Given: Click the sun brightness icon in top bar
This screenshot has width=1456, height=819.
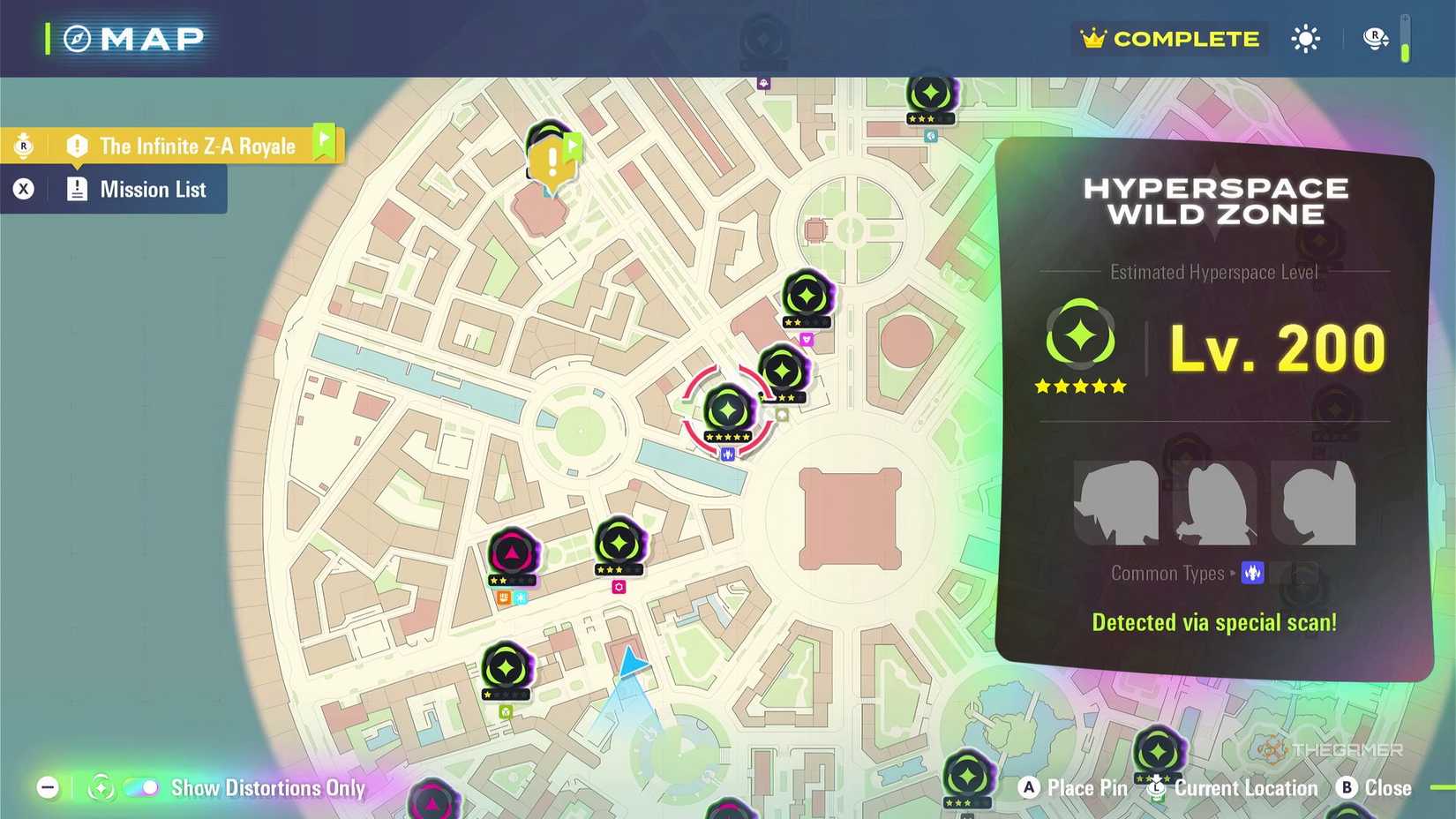Looking at the screenshot, I should coord(1305,39).
